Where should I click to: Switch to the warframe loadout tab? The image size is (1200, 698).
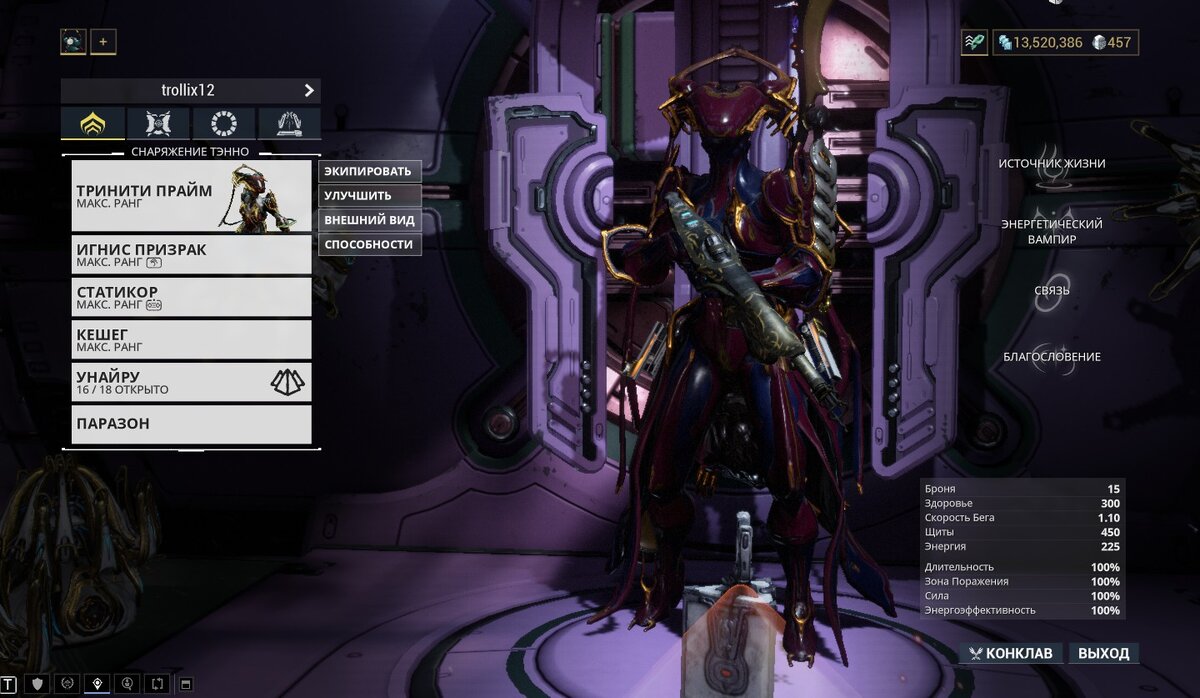(93, 124)
